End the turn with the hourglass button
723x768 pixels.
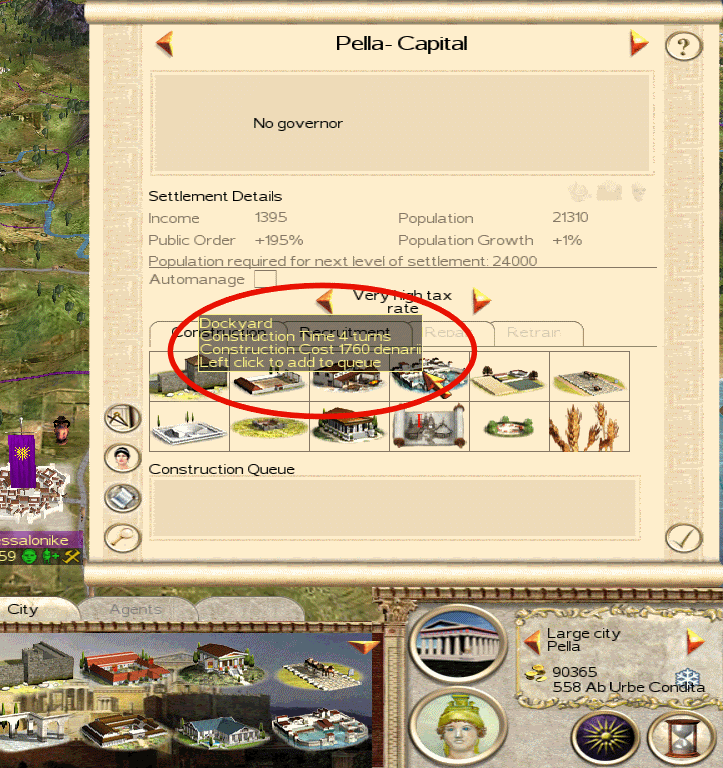[681, 740]
